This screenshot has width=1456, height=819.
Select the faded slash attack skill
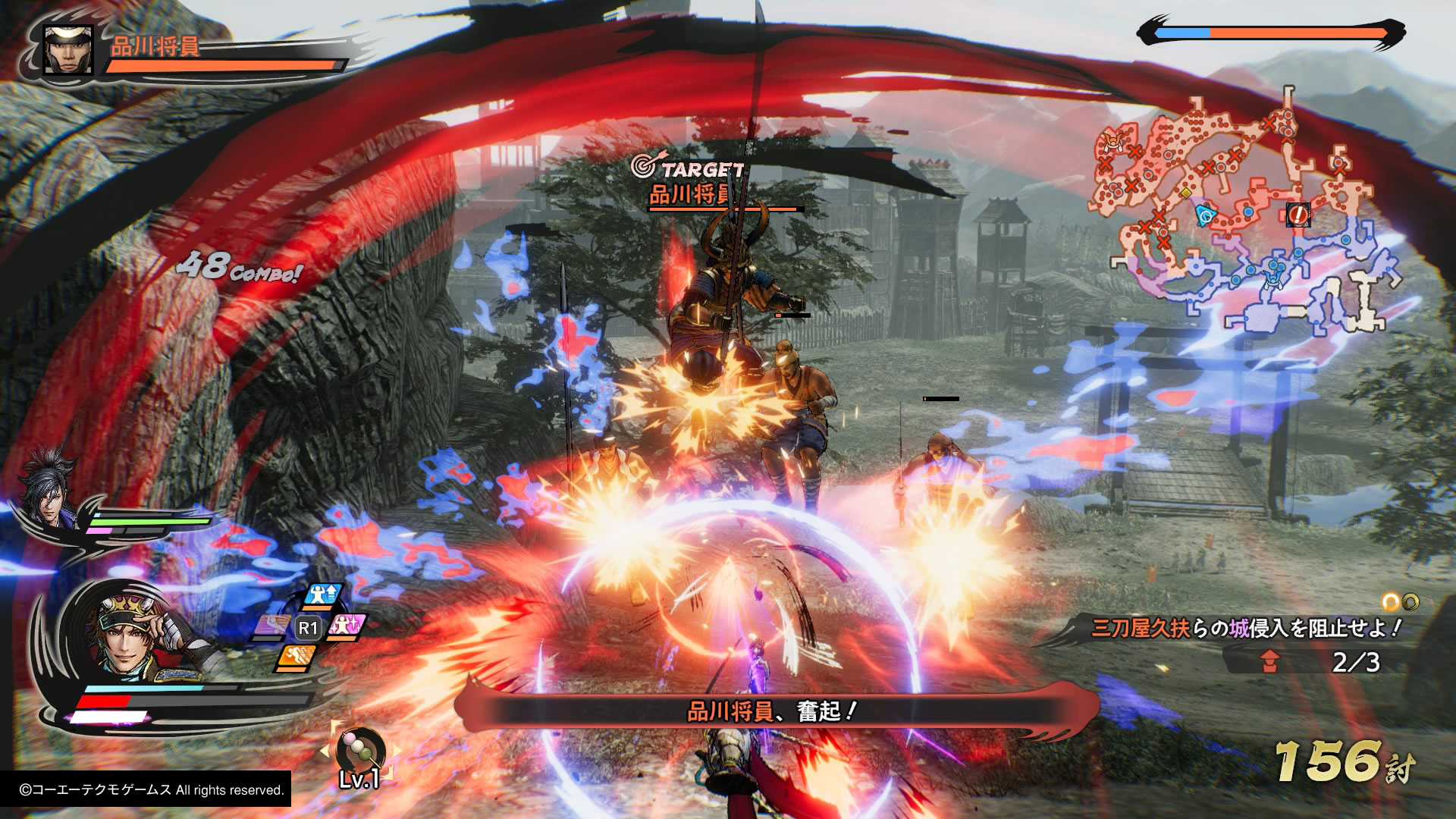[270, 626]
